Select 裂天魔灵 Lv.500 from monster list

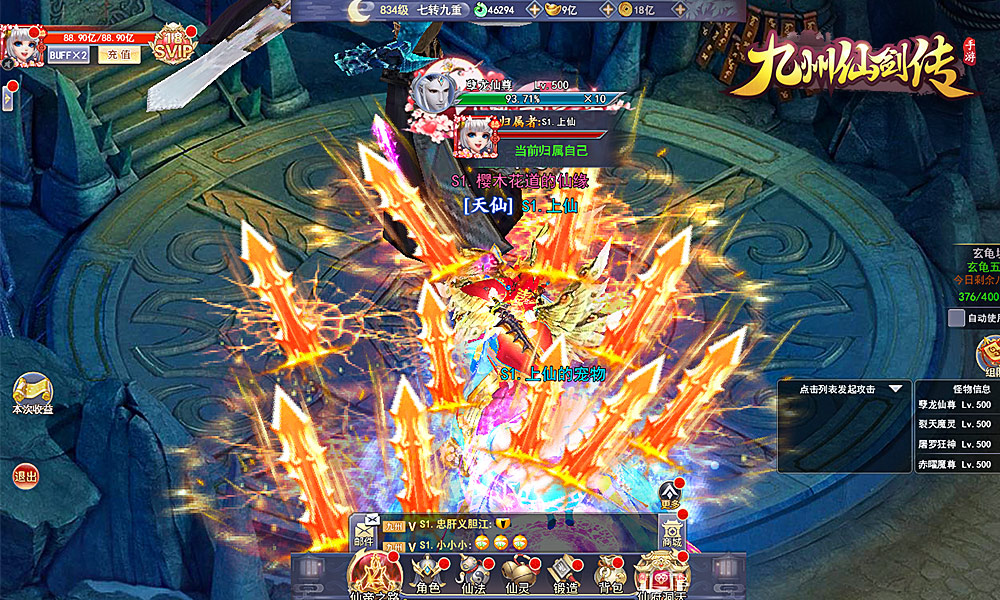(x=953, y=424)
